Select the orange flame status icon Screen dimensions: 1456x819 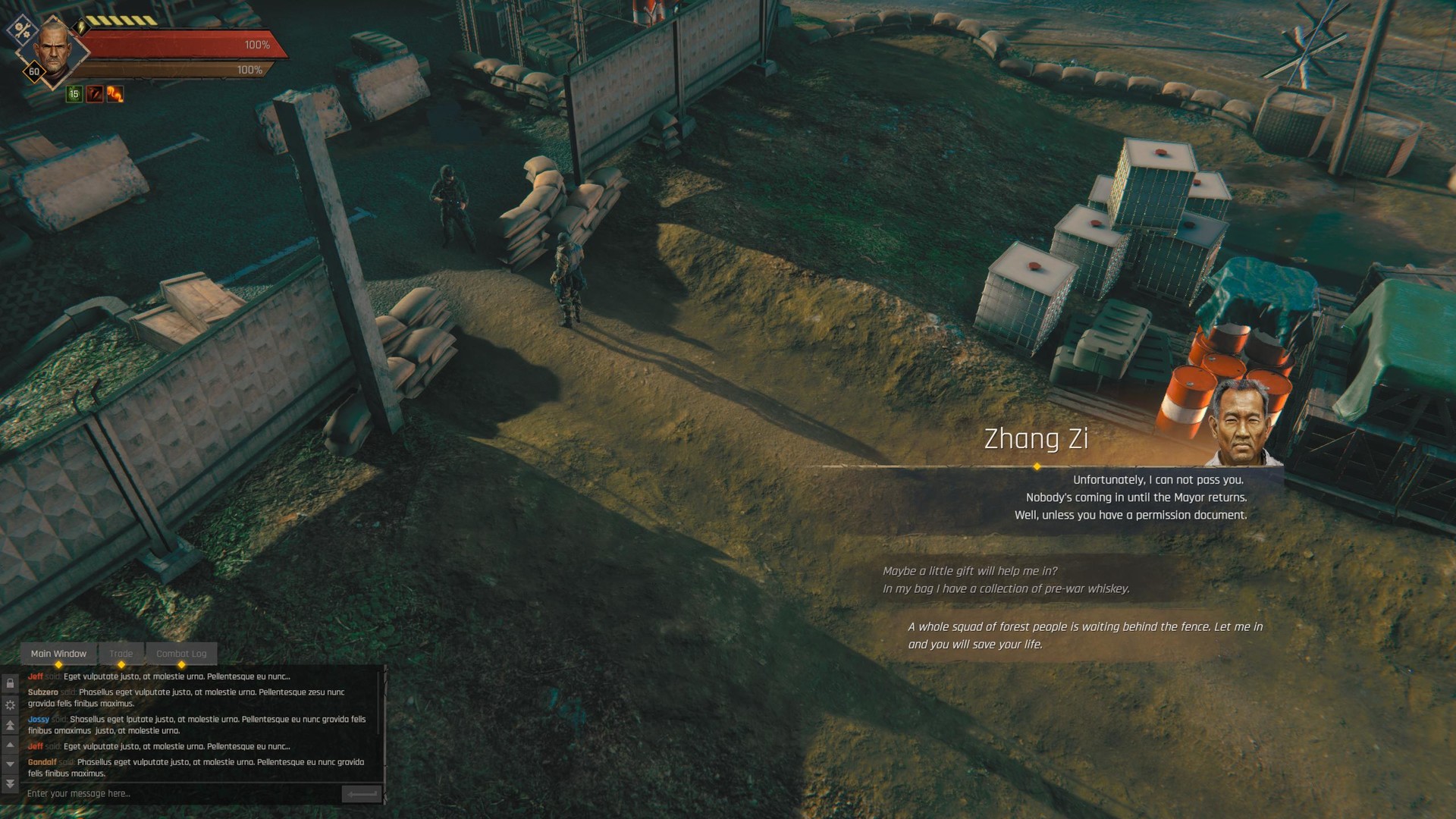pos(115,94)
